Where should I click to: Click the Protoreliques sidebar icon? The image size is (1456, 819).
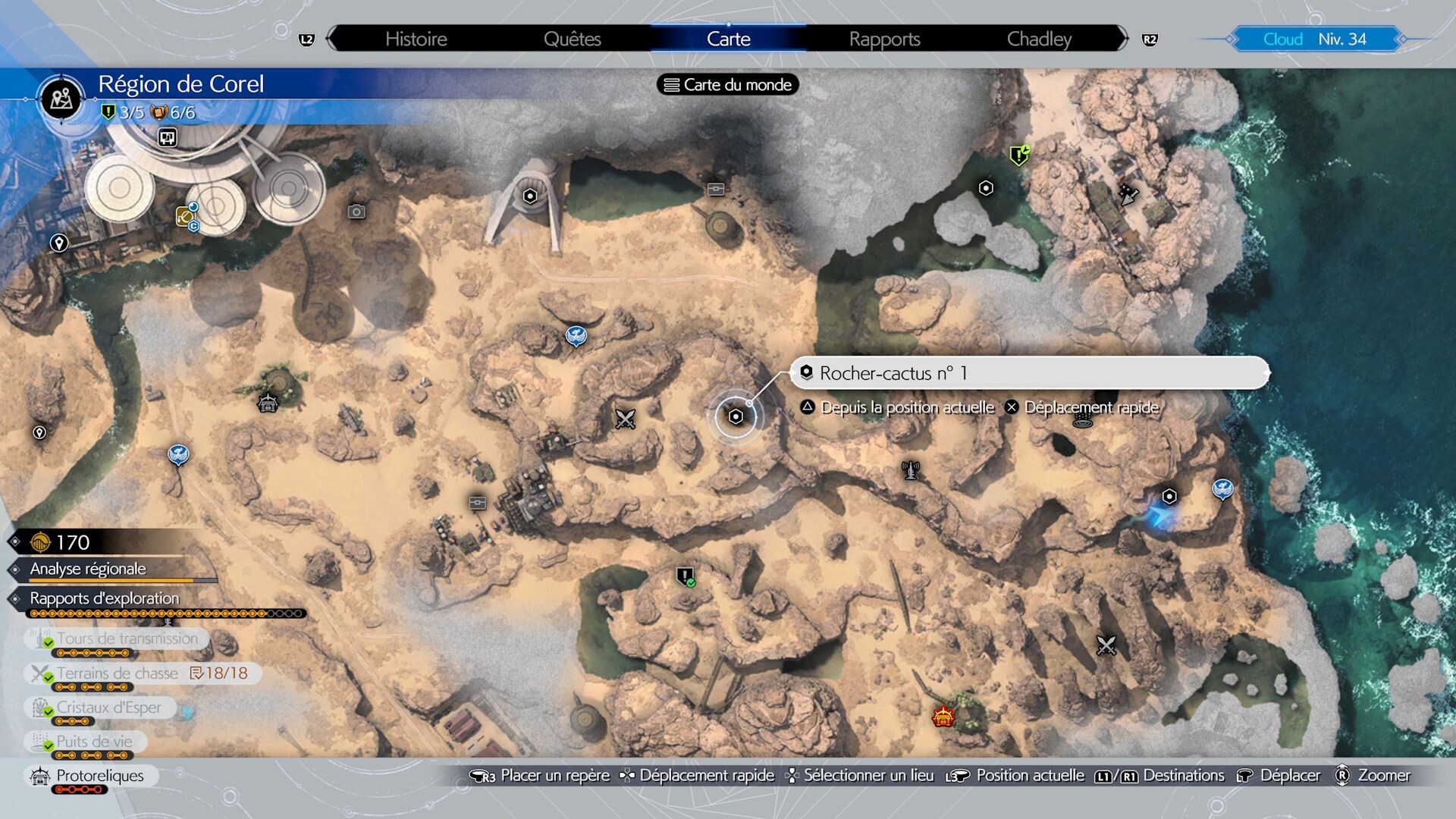[39, 776]
